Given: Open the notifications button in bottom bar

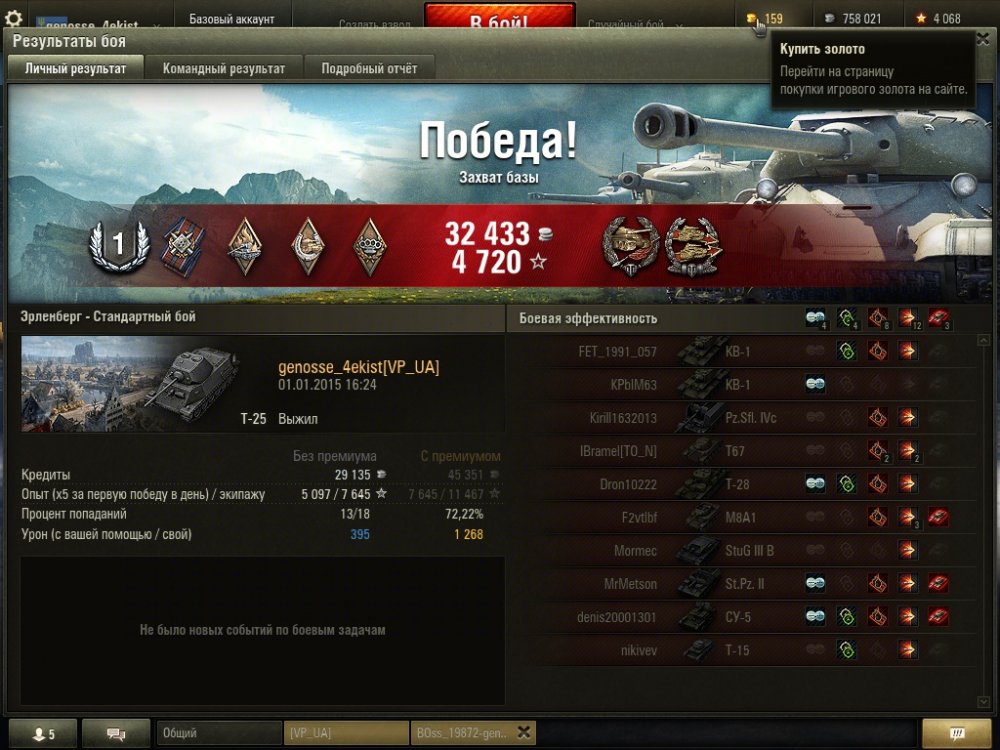Looking at the screenshot, I should tap(956, 734).
